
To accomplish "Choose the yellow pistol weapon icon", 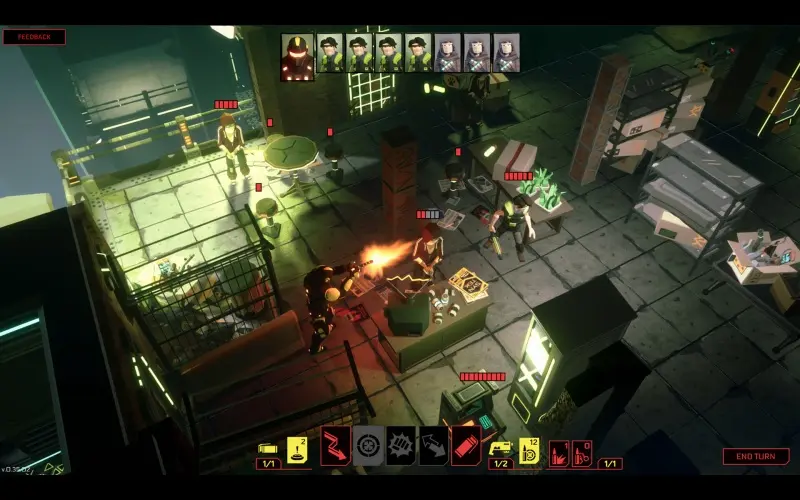I will [x=500, y=447].
